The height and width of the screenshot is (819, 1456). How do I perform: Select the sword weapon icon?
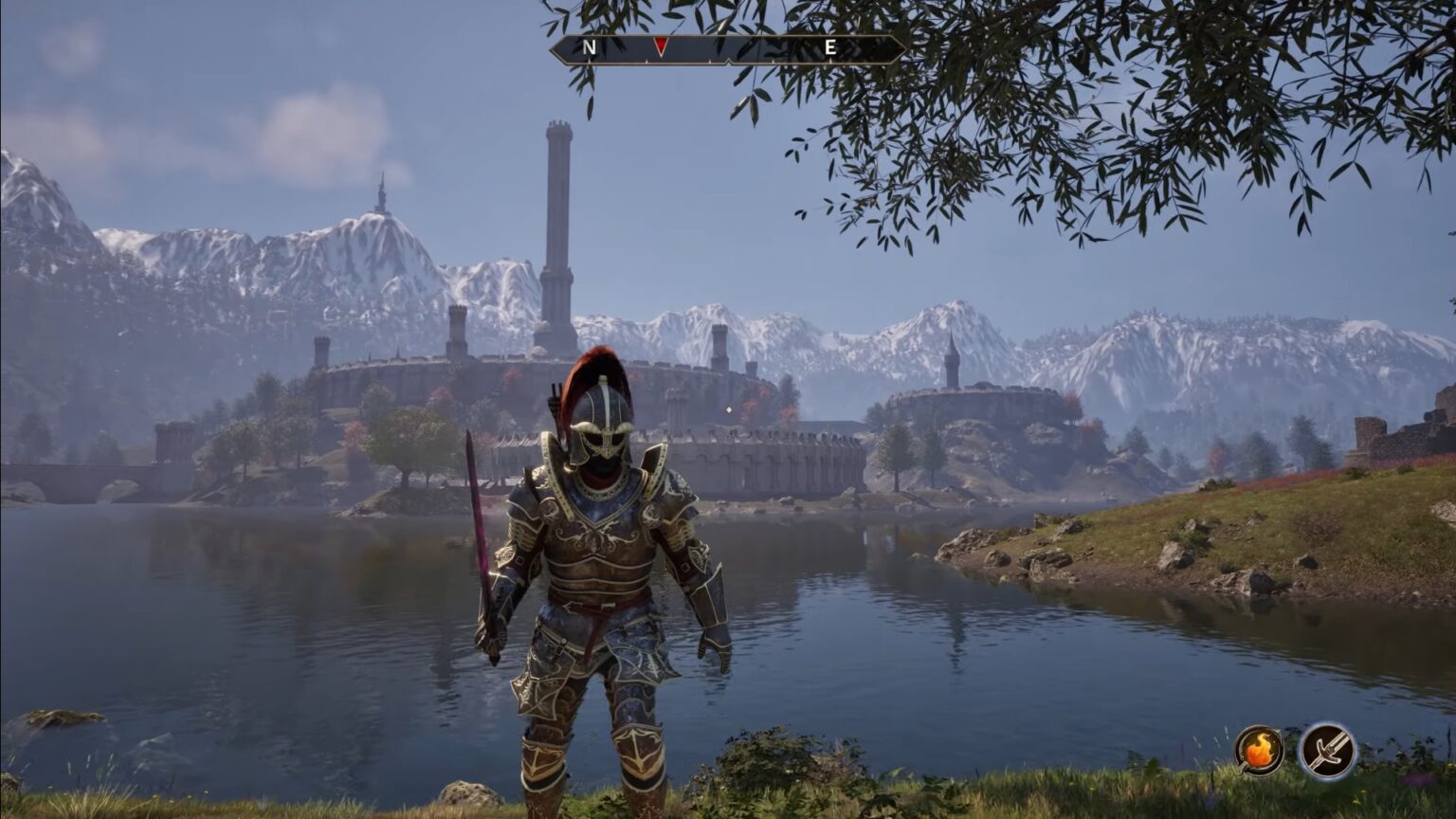(1327, 751)
